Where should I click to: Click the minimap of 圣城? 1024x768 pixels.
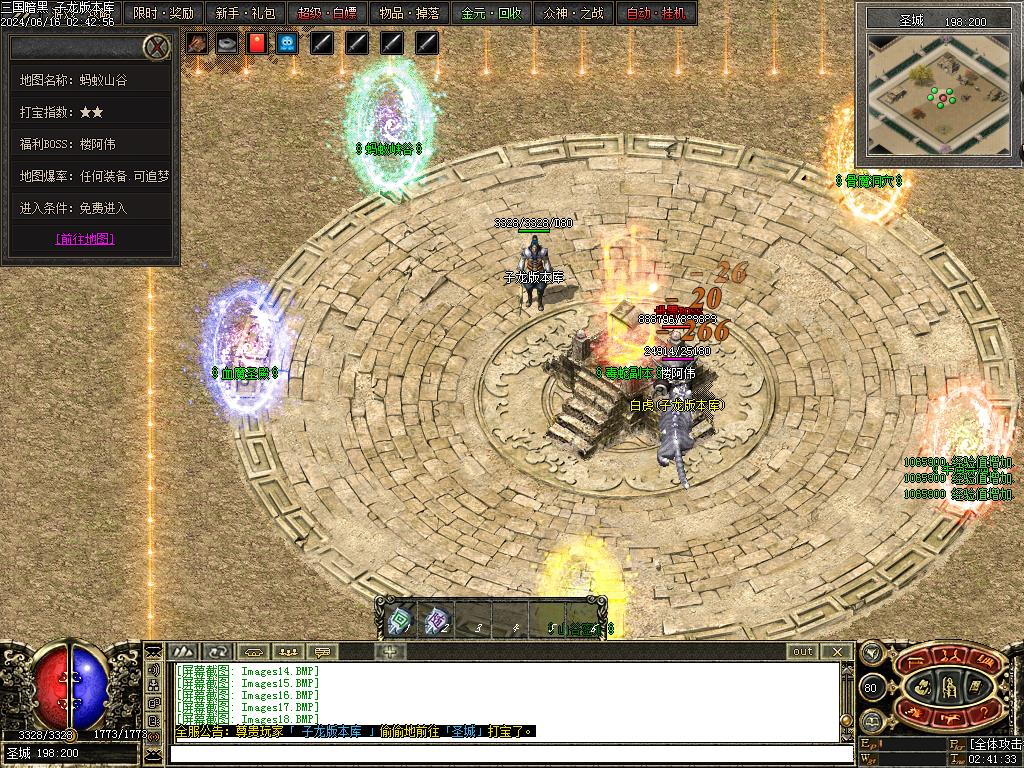tap(937, 94)
